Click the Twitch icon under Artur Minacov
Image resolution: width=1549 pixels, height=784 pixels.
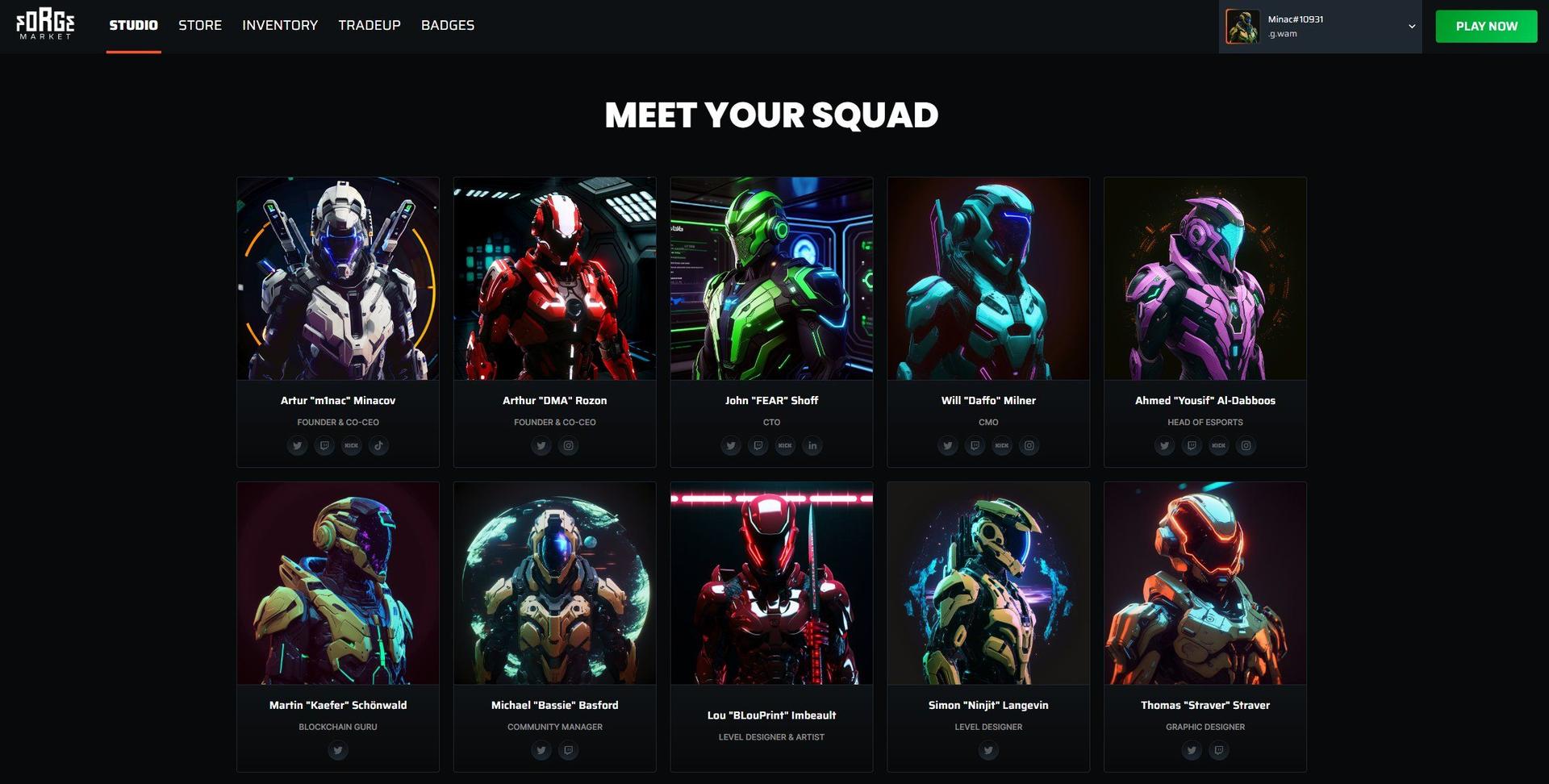324,445
